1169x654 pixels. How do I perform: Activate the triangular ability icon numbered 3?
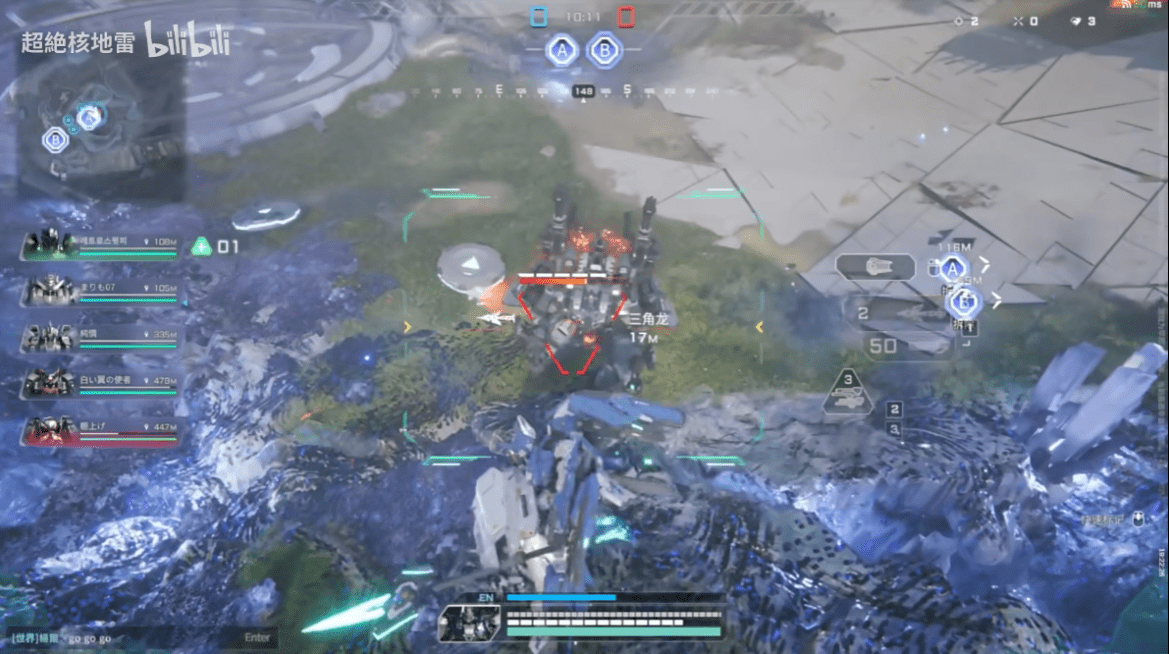tap(848, 393)
